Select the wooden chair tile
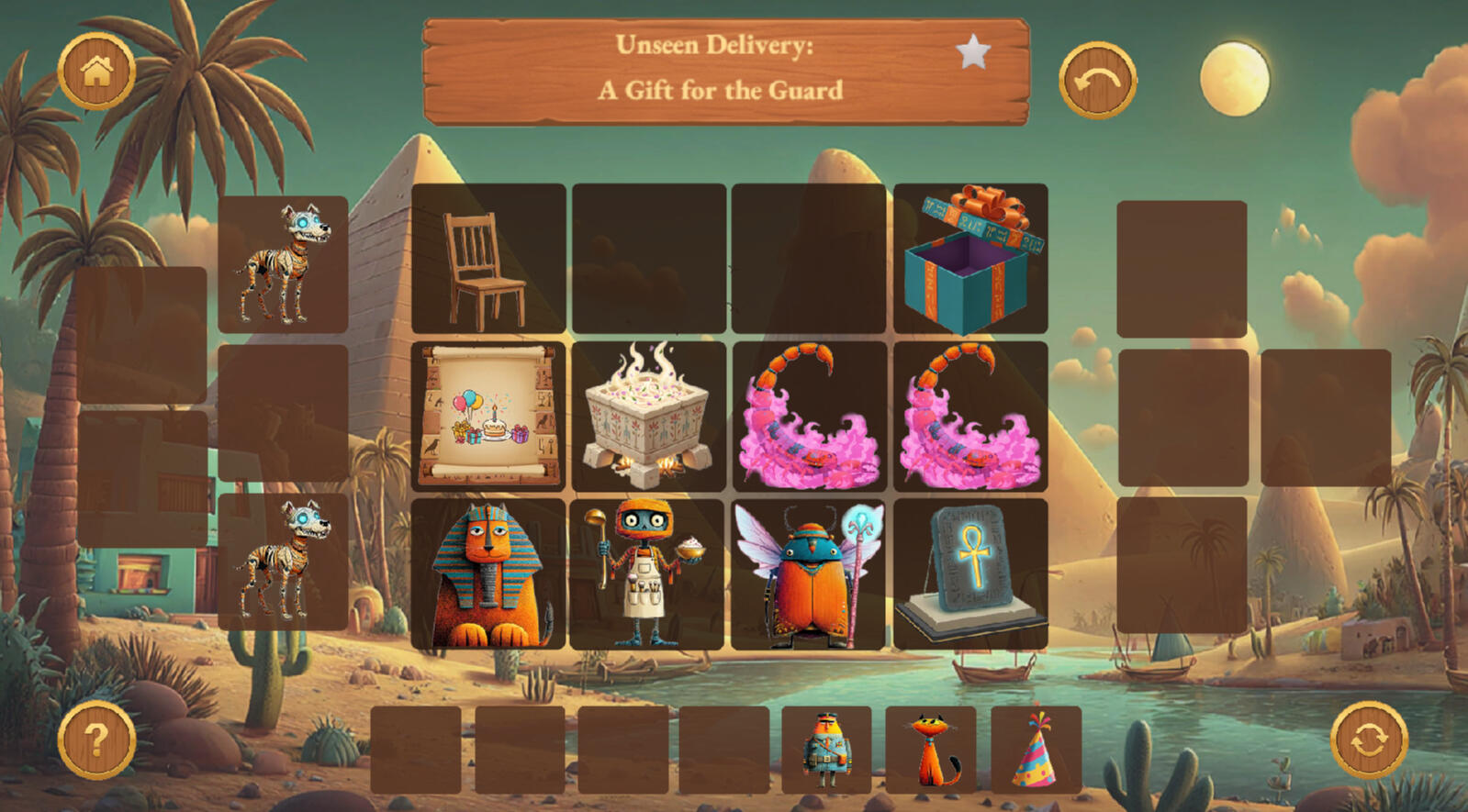 tap(488, 260)
